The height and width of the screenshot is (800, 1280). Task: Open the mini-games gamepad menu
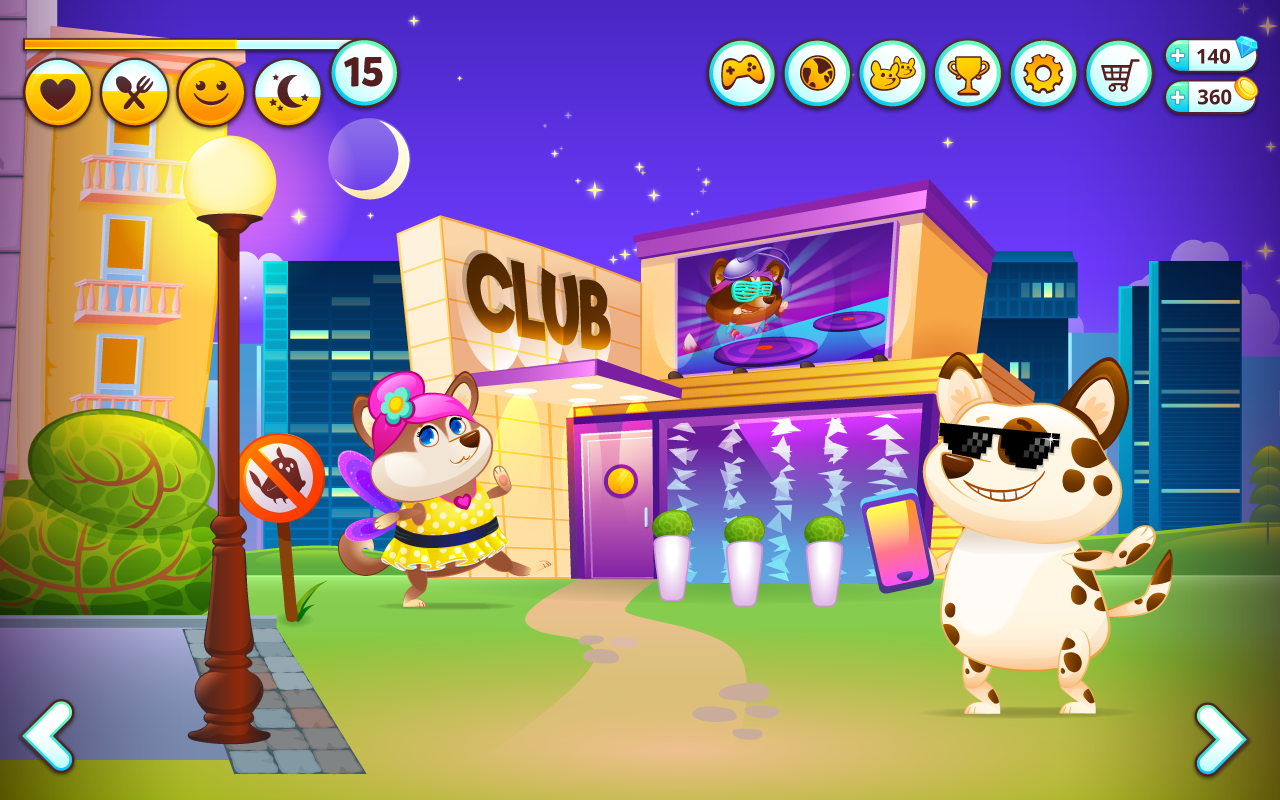click(742, 72)
